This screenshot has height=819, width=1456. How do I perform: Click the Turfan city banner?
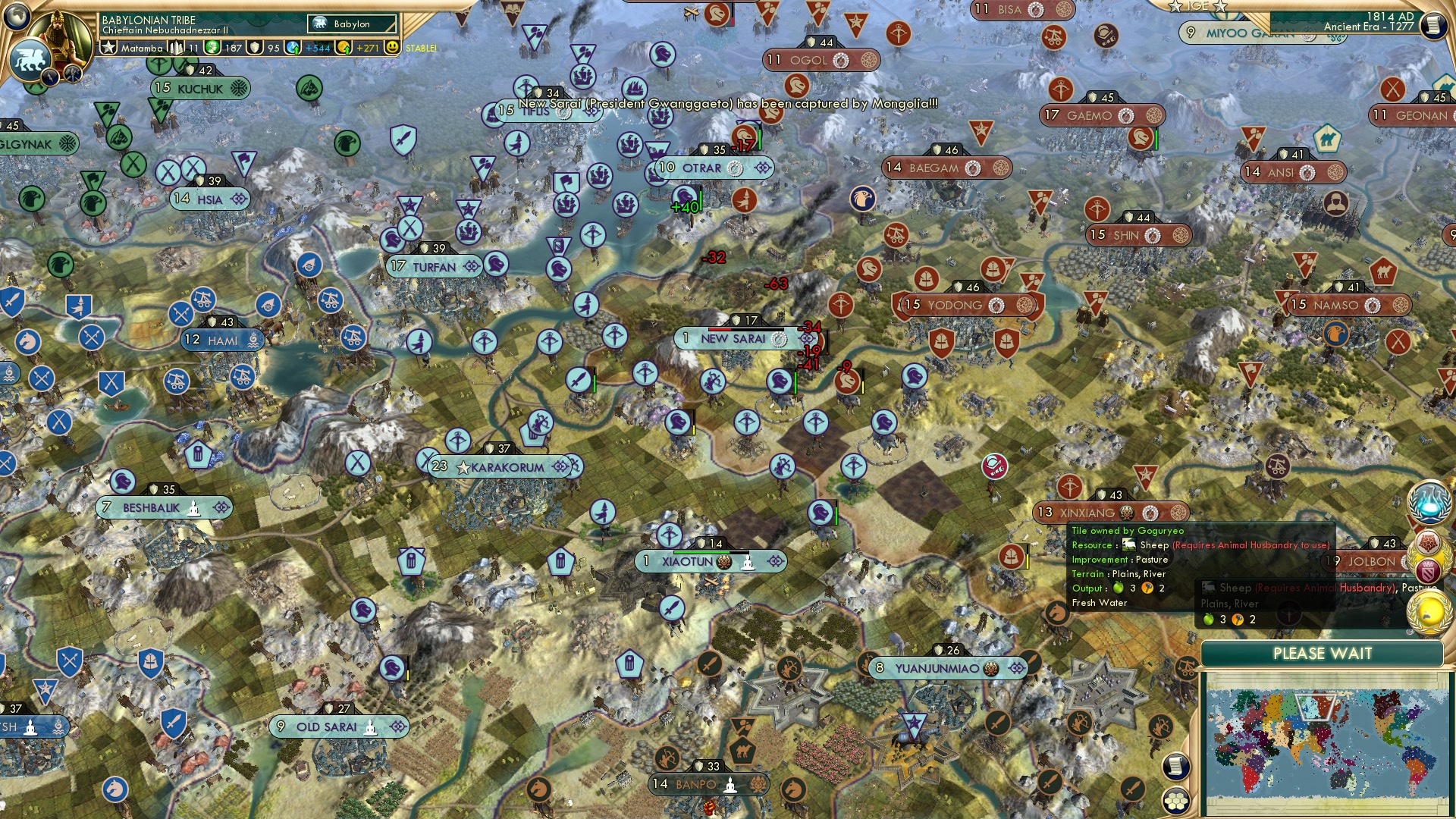pos(434,267)
